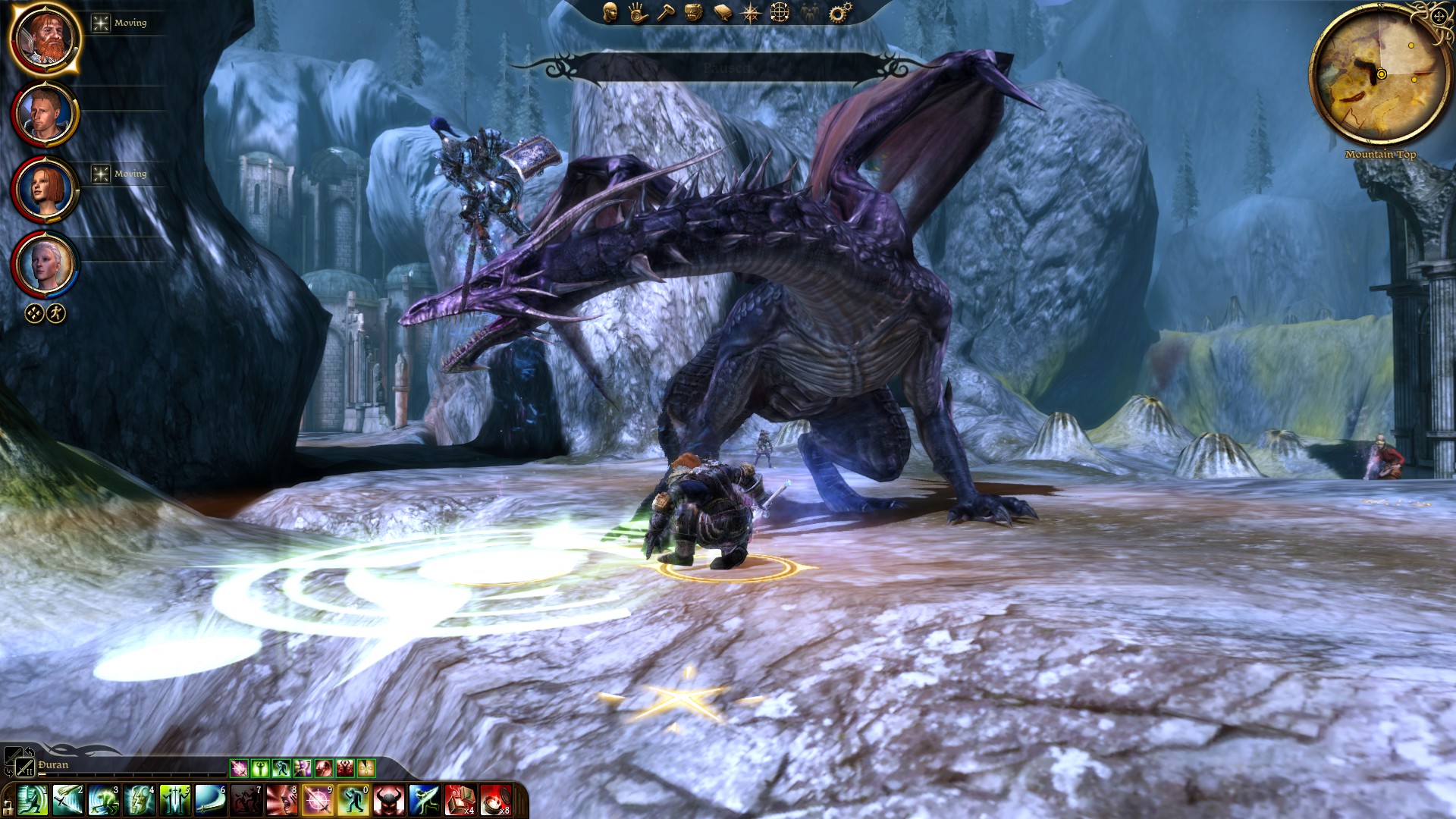1456x819 pixels.
Task: Open game options gear icon
Action: click(x=839, y=12)
